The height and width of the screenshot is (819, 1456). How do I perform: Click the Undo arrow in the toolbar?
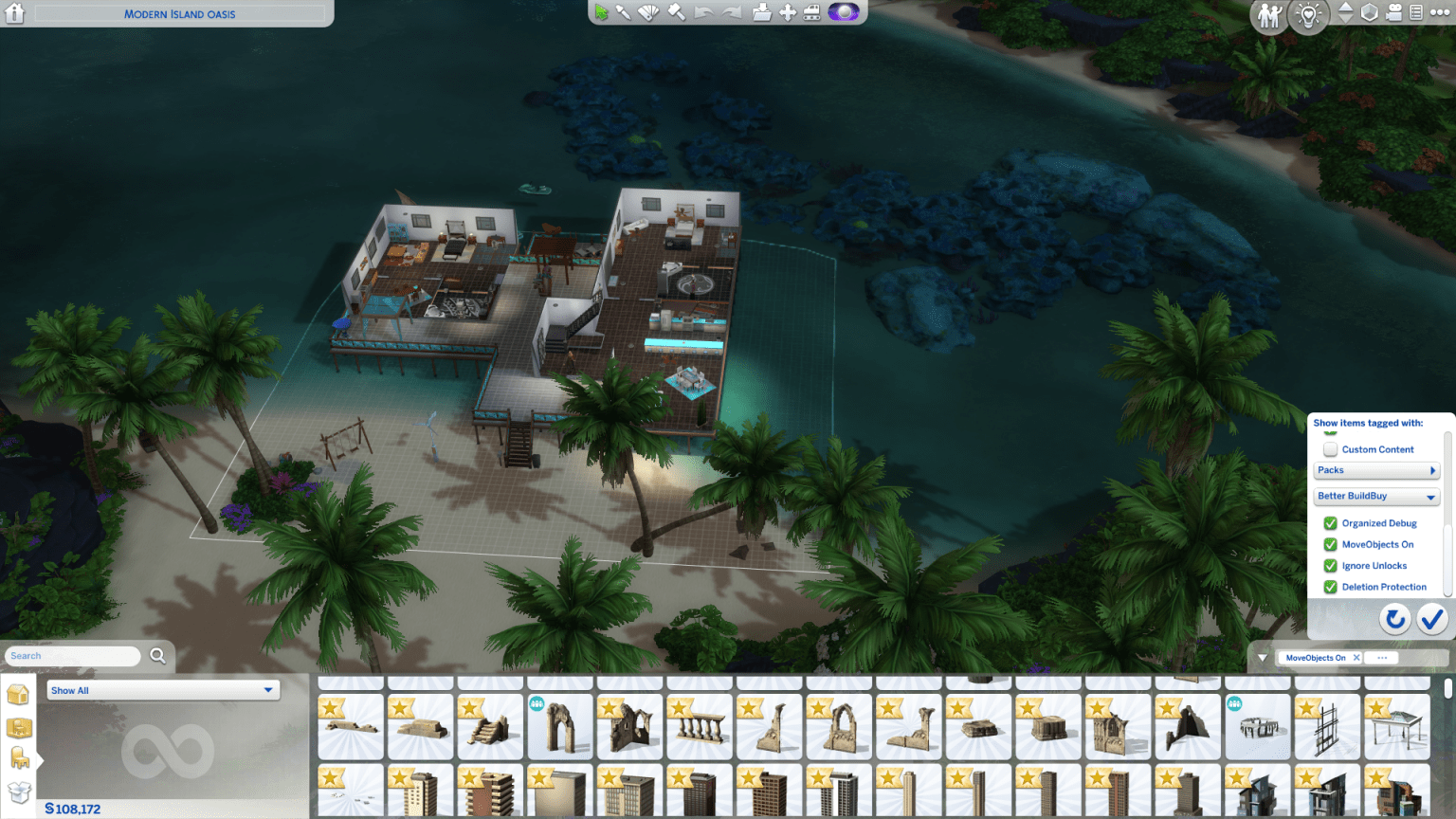[702, 12]
